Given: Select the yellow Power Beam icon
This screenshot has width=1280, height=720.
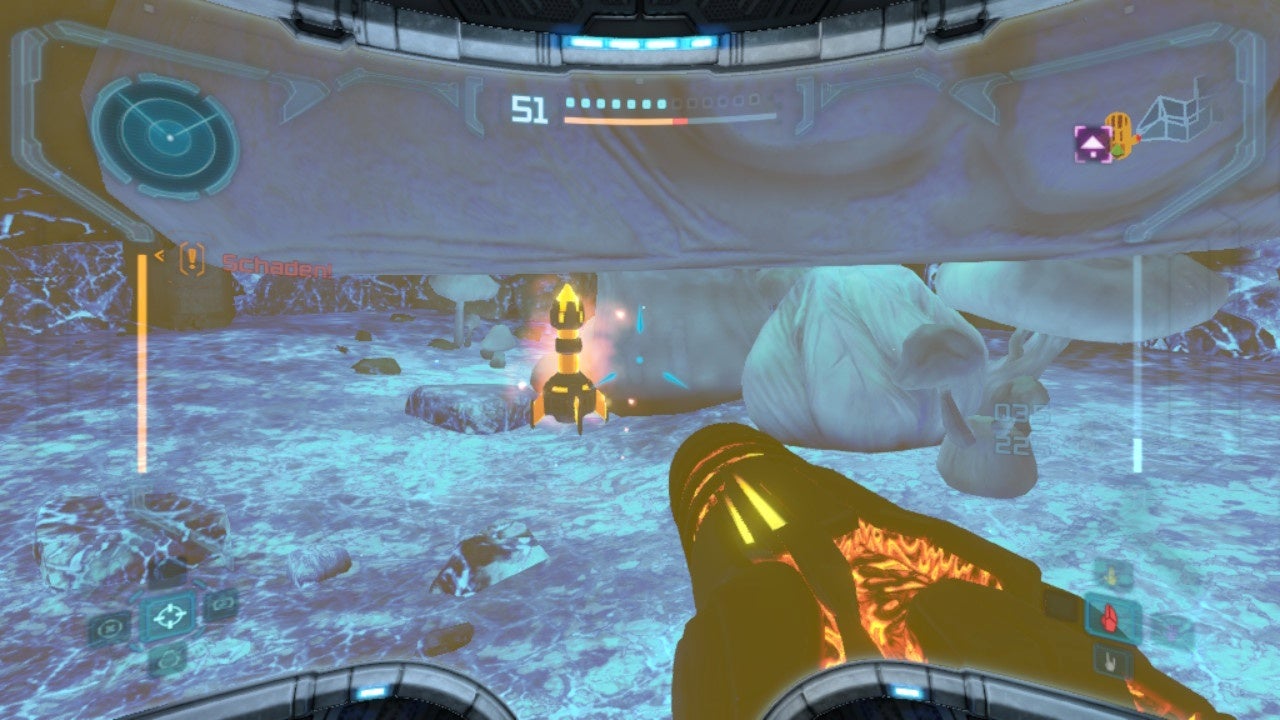Looking at the screenshot, I should coord(1110,575).
